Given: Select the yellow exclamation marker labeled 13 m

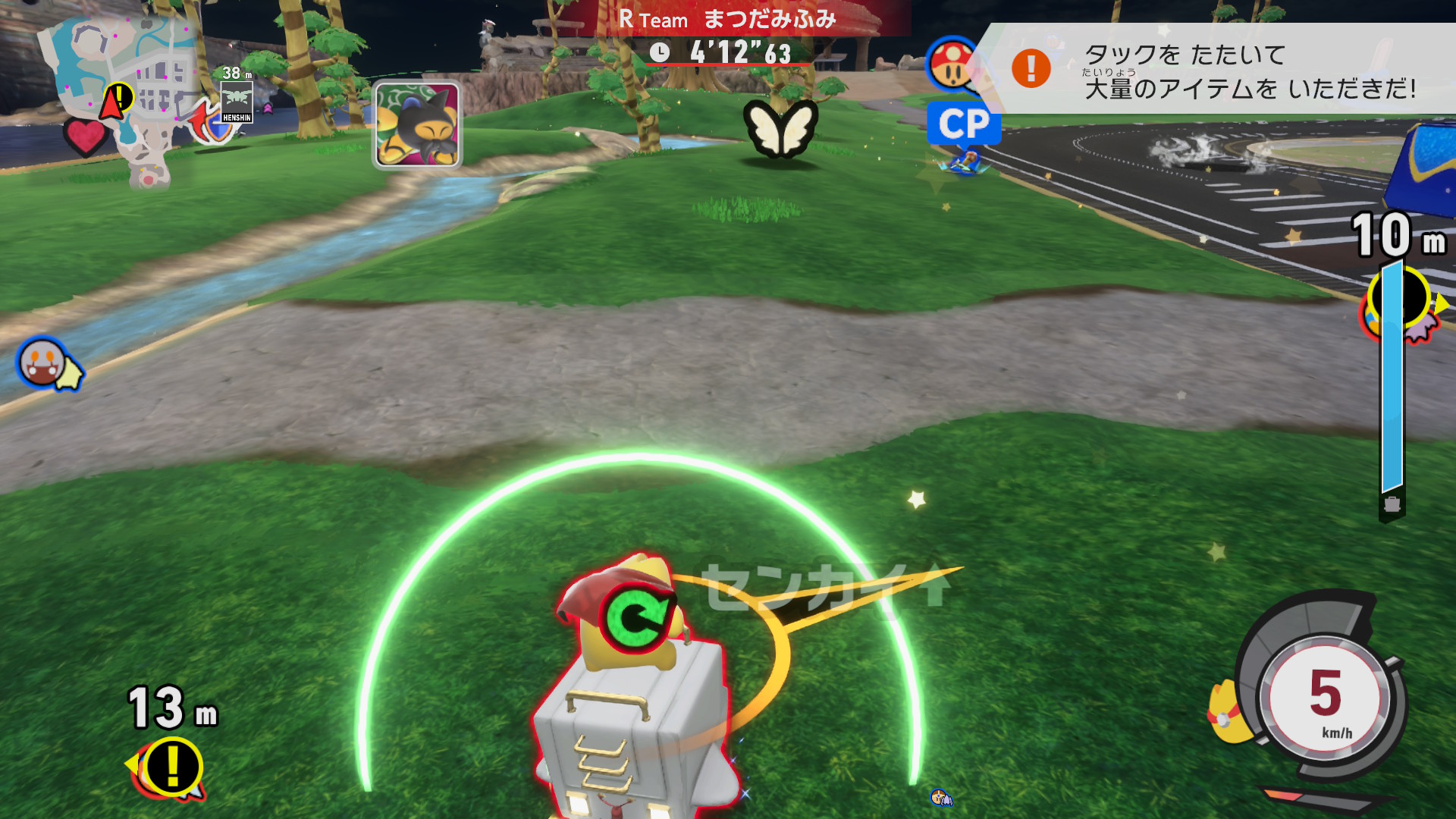Looking at the screenshot, I should 173,767.
